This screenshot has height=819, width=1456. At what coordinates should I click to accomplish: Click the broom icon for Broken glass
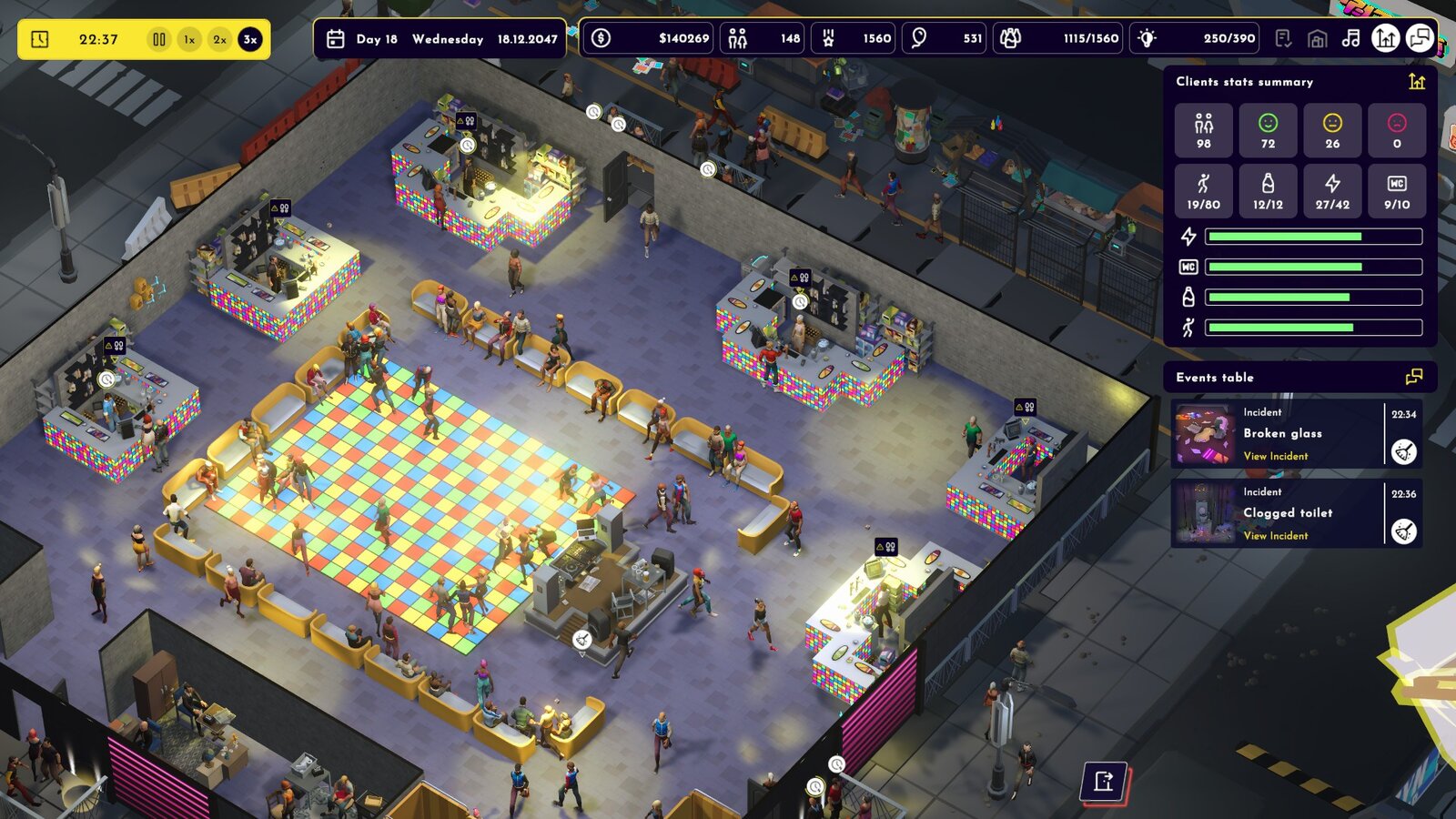(x=1404, y=451)
